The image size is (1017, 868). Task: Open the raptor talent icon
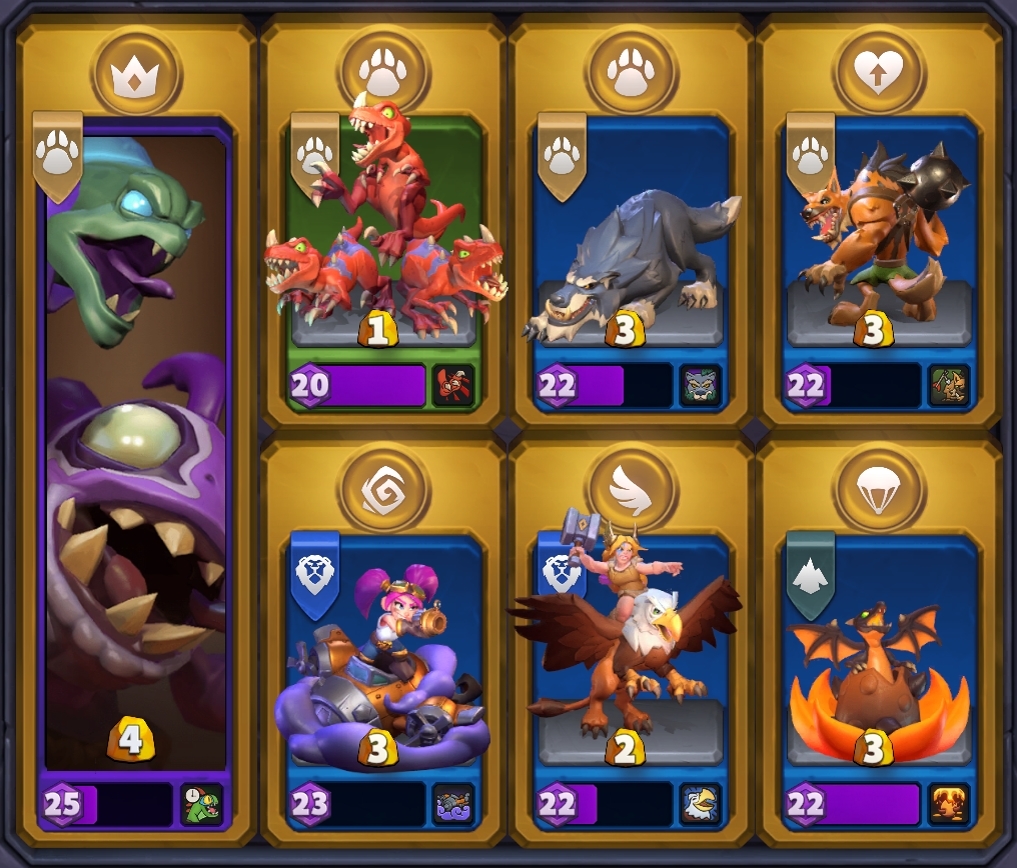click(453, 386)
